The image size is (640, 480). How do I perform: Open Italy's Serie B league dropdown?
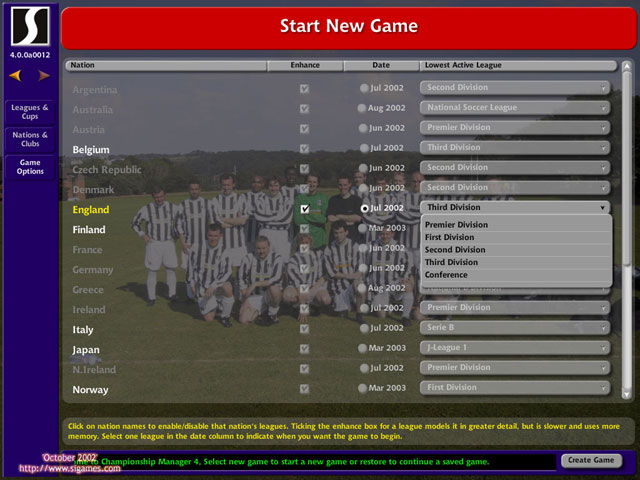pyautogui.click(x=515, y=328)
